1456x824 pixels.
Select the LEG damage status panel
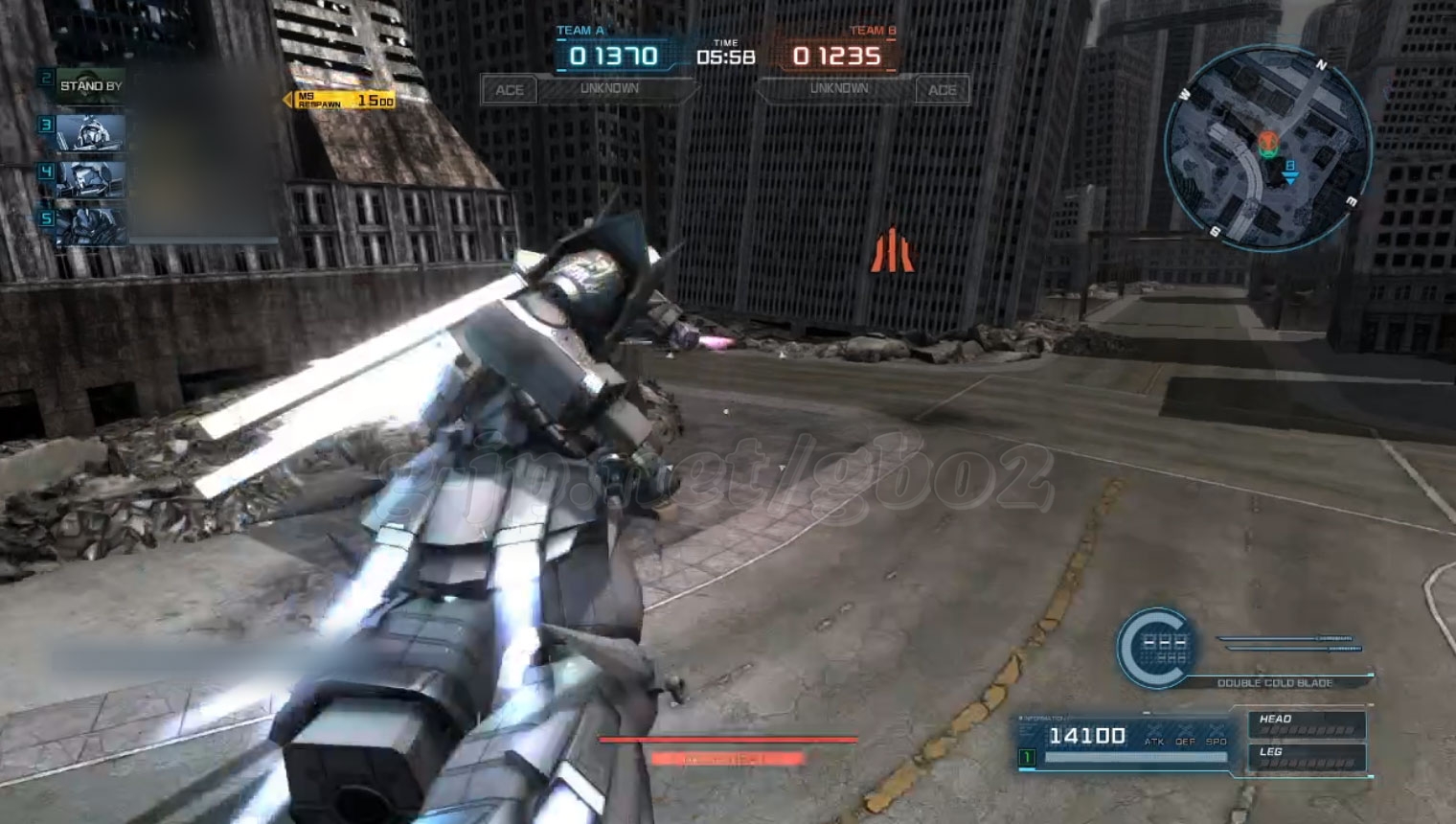[1307, 757]
